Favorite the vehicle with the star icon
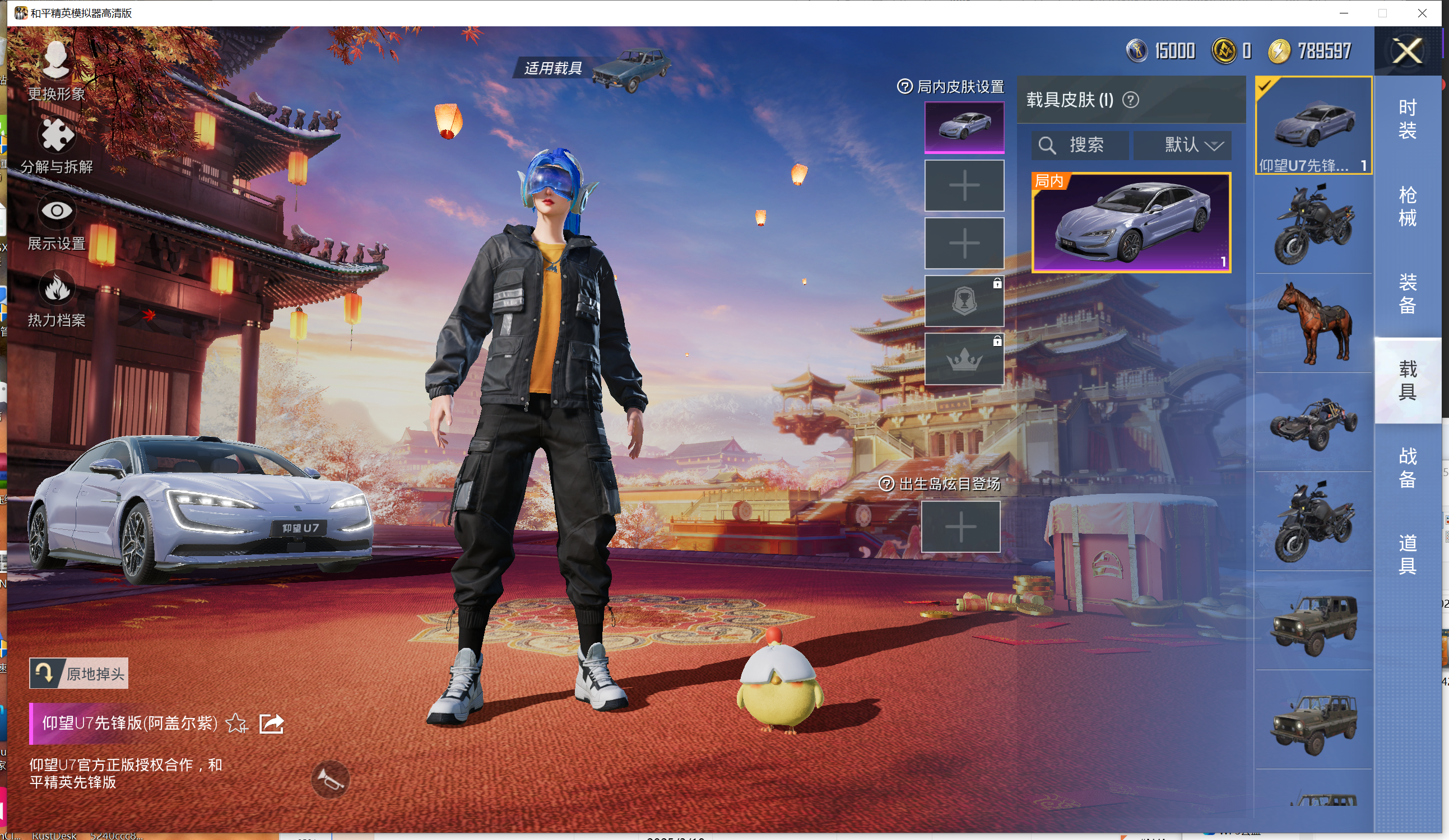Screen dimensions: 1449x840 236,723
